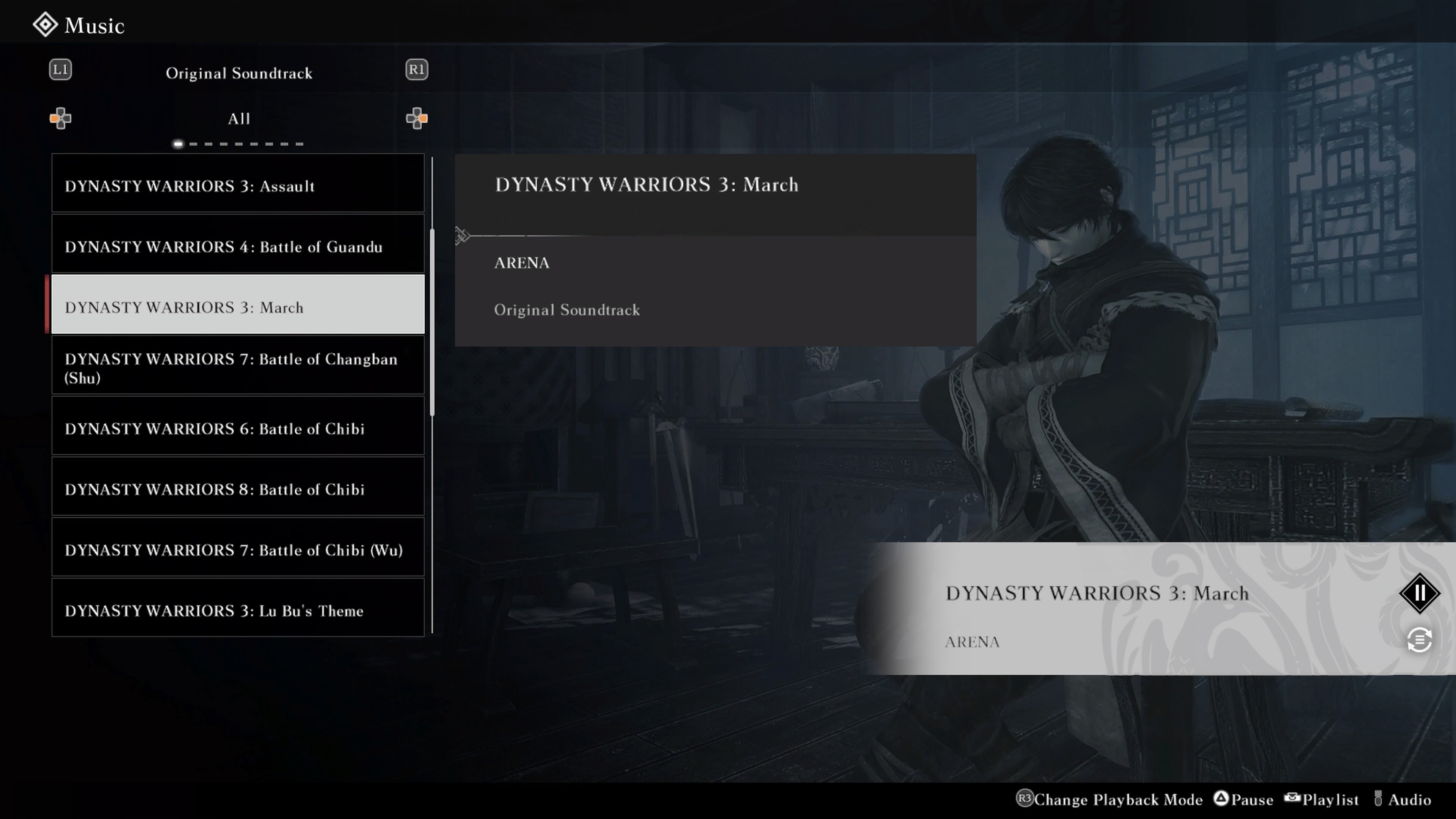The image size is (1456, 819).
Task: Choose DYNASTY WARRIORS 8: Battle of Chibi
Action: pyautogui.click(x=237, y=488)
